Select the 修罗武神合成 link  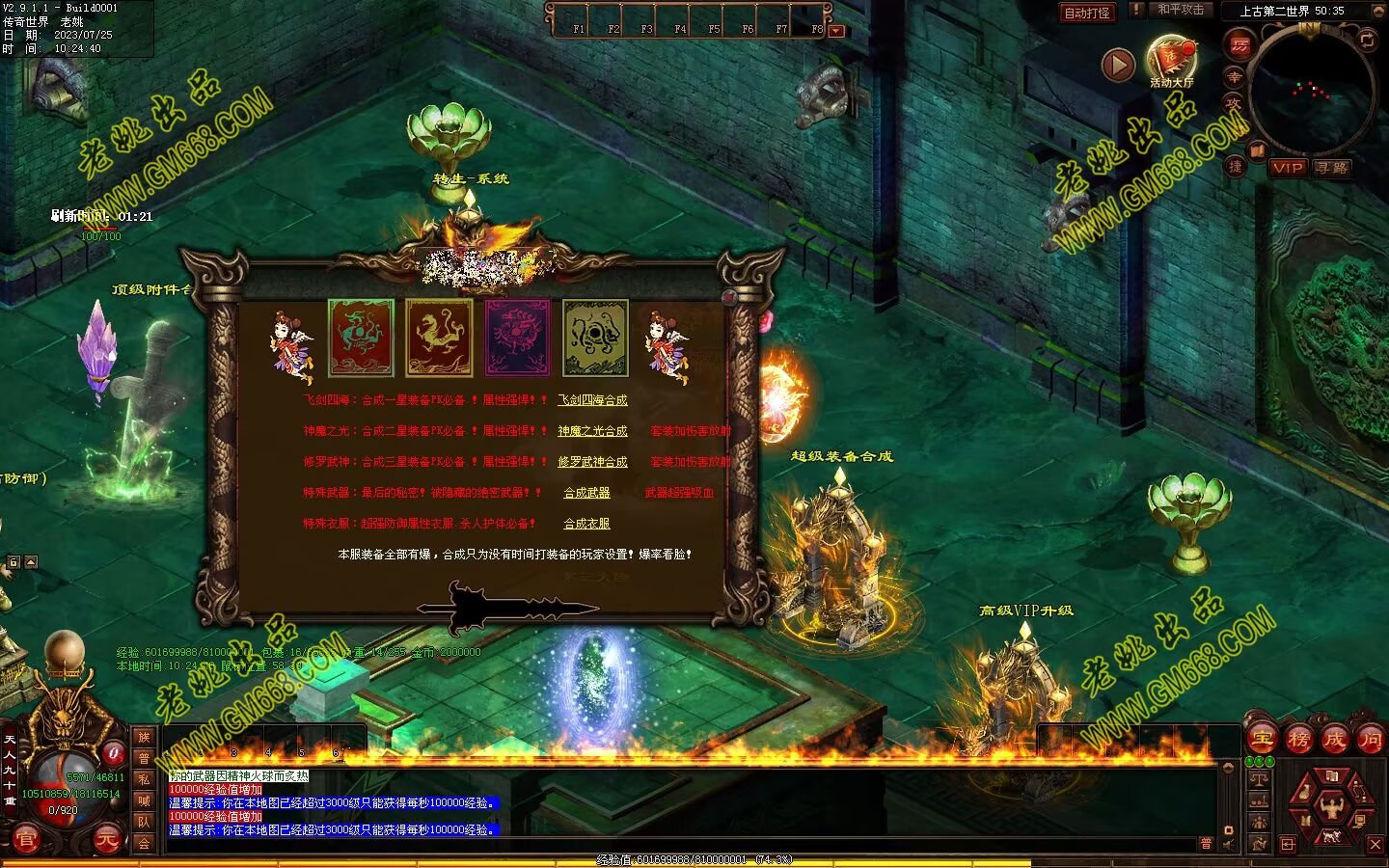tap(592, 462)
